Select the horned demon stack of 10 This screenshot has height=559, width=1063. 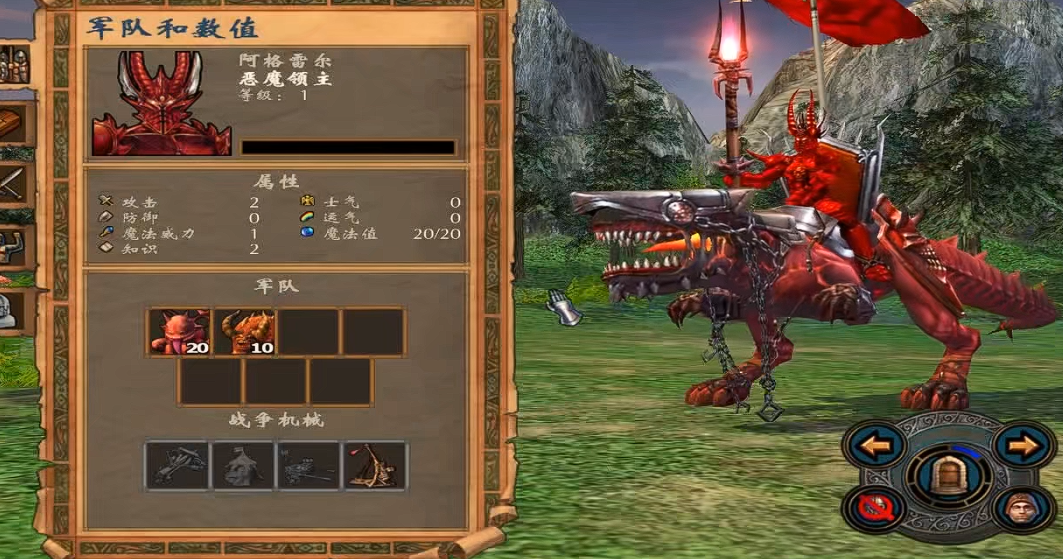(x=244, y=332)
